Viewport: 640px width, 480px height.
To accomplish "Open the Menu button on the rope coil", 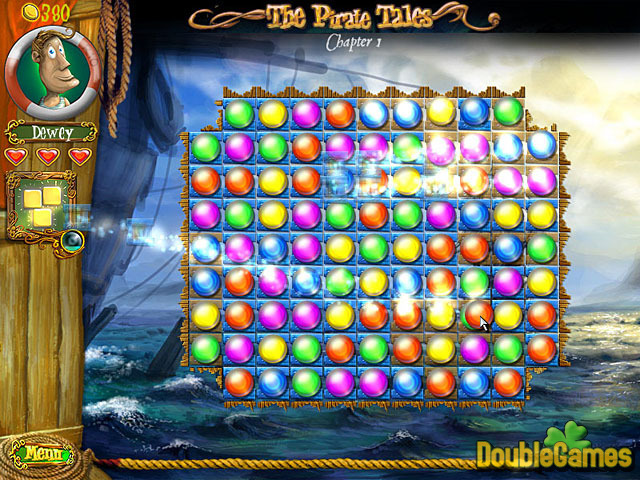I will point(42,454).
